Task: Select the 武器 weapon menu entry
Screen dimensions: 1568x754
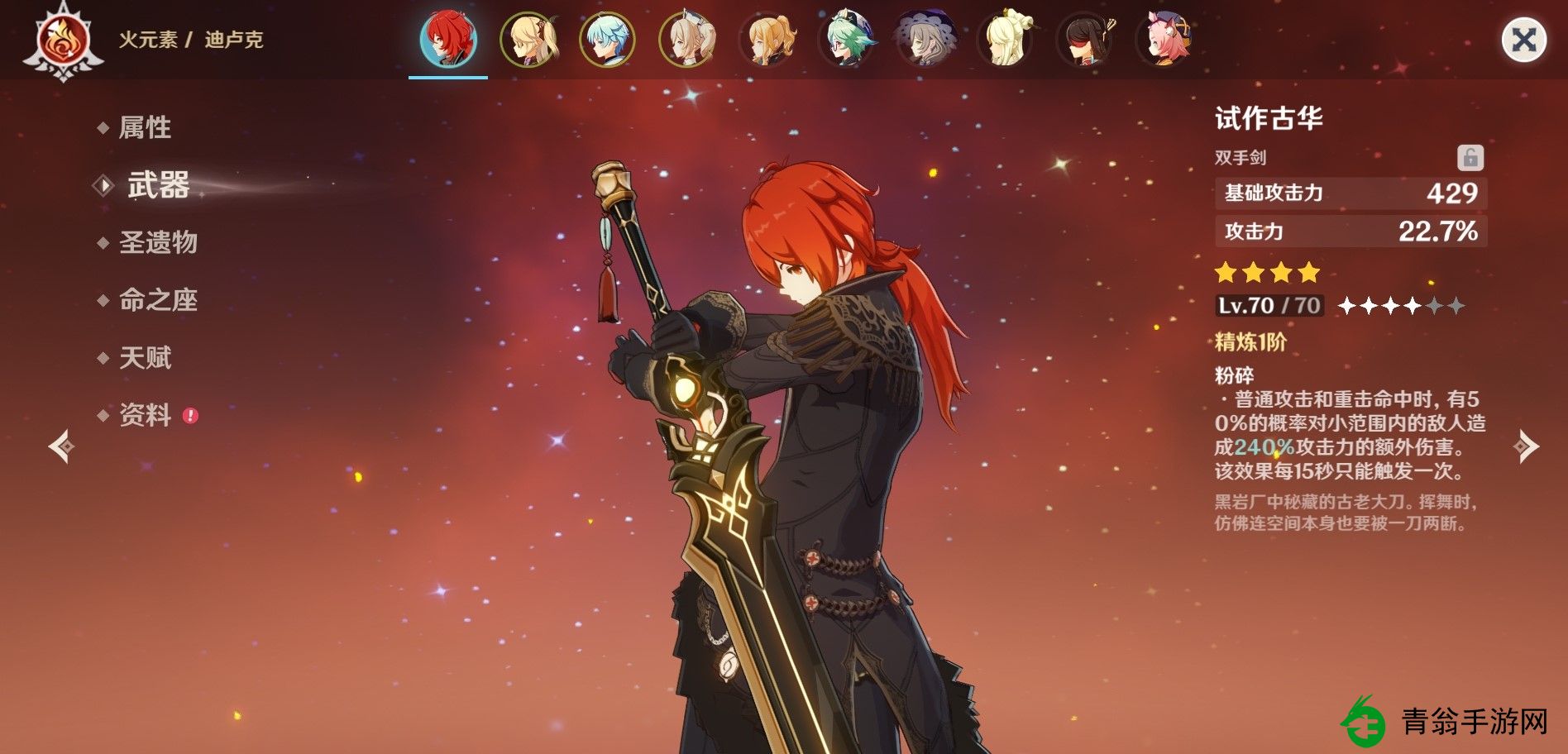Action: pyautogui.click(x=158, y=185)
